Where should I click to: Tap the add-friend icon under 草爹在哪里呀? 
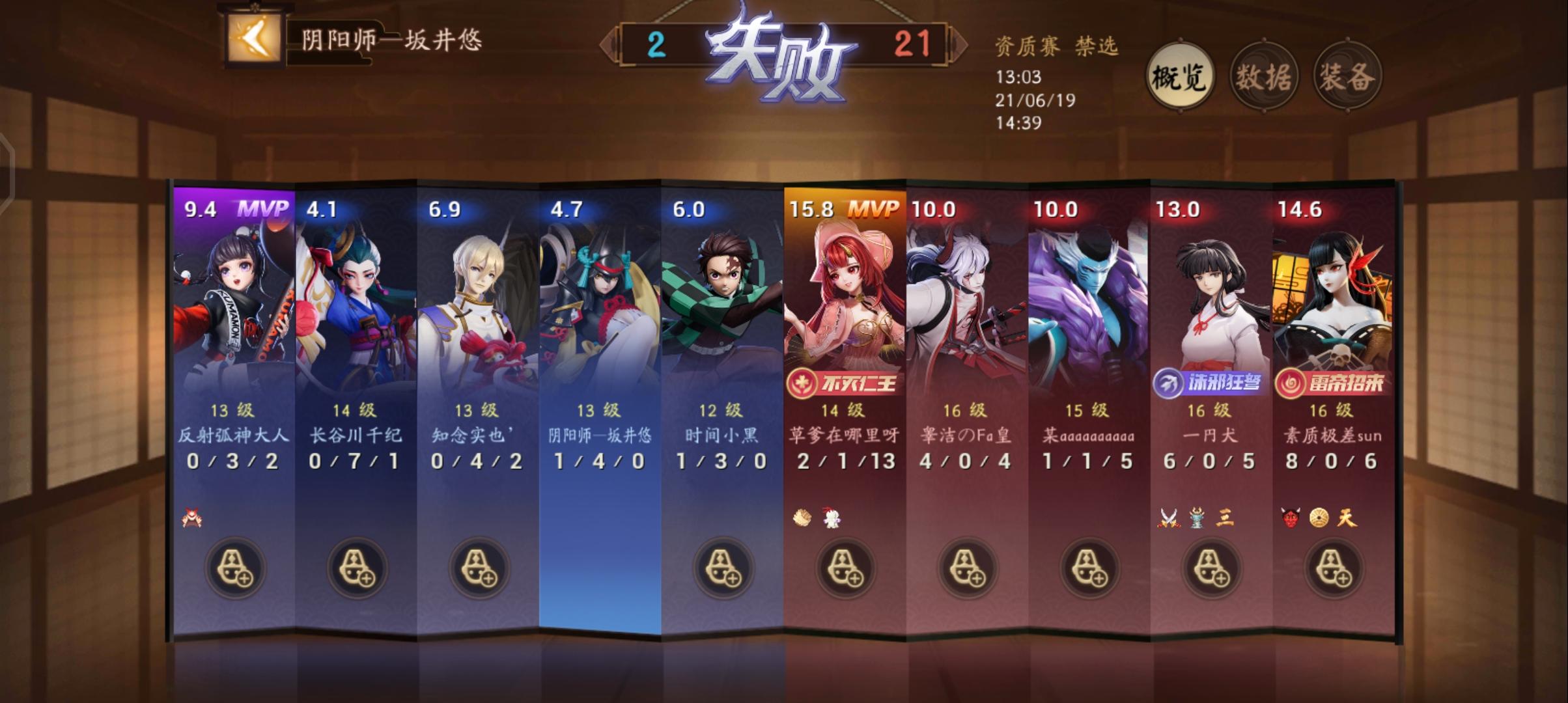click(846, 568)
